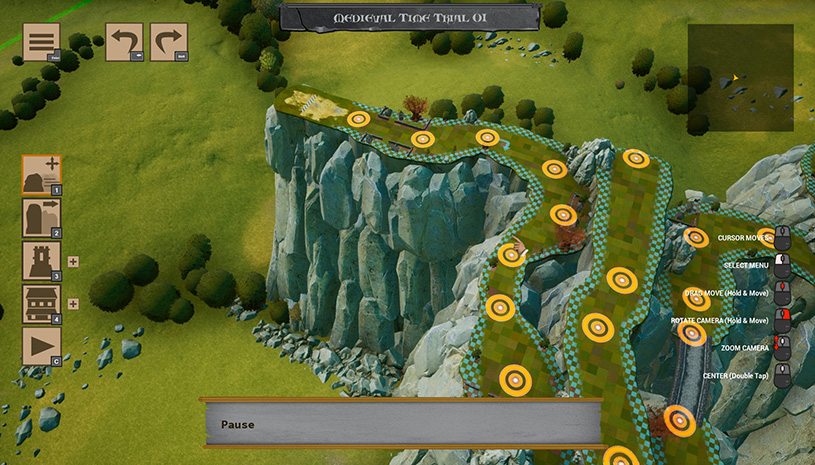
Task: Select the add terrain rock tool
Action: [x=41, y=174]
